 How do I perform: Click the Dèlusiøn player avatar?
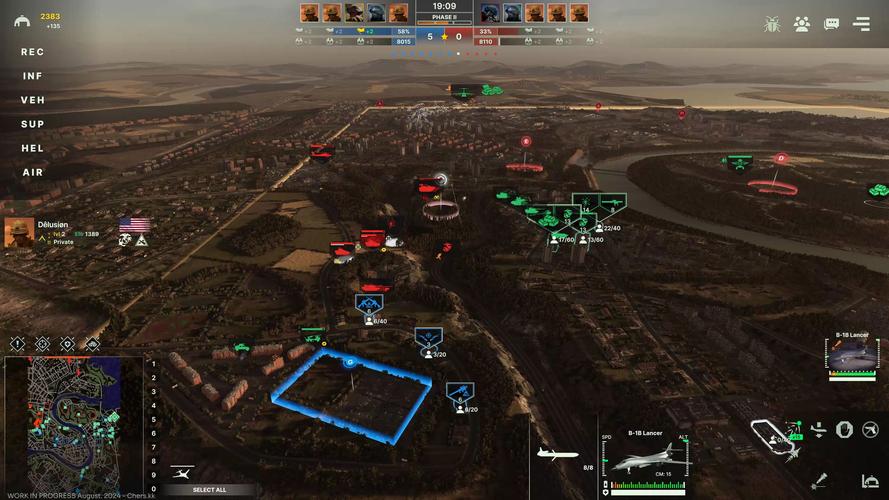19,233
